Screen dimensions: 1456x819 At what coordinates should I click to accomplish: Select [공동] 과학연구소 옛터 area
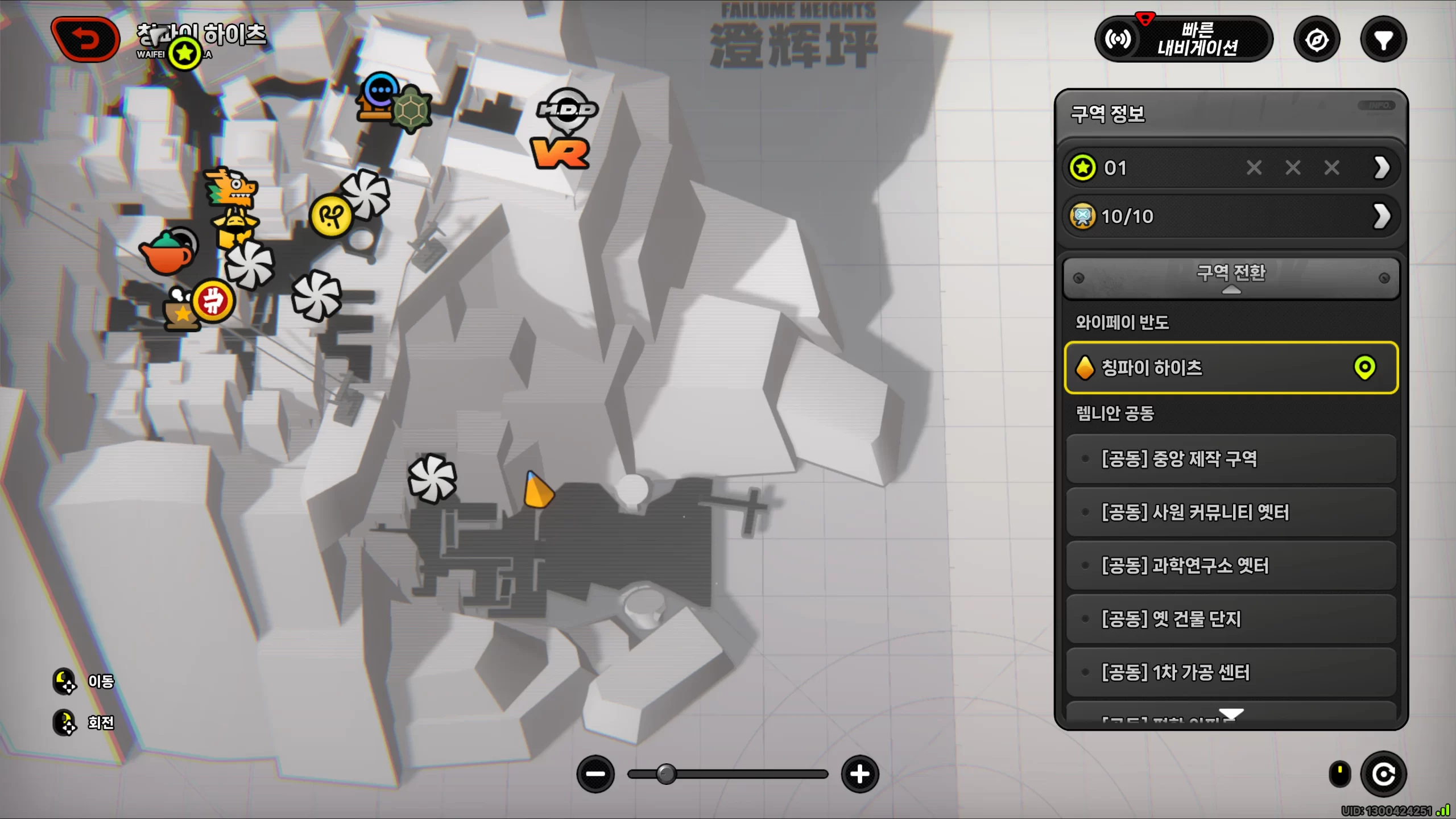point(1231,565)
